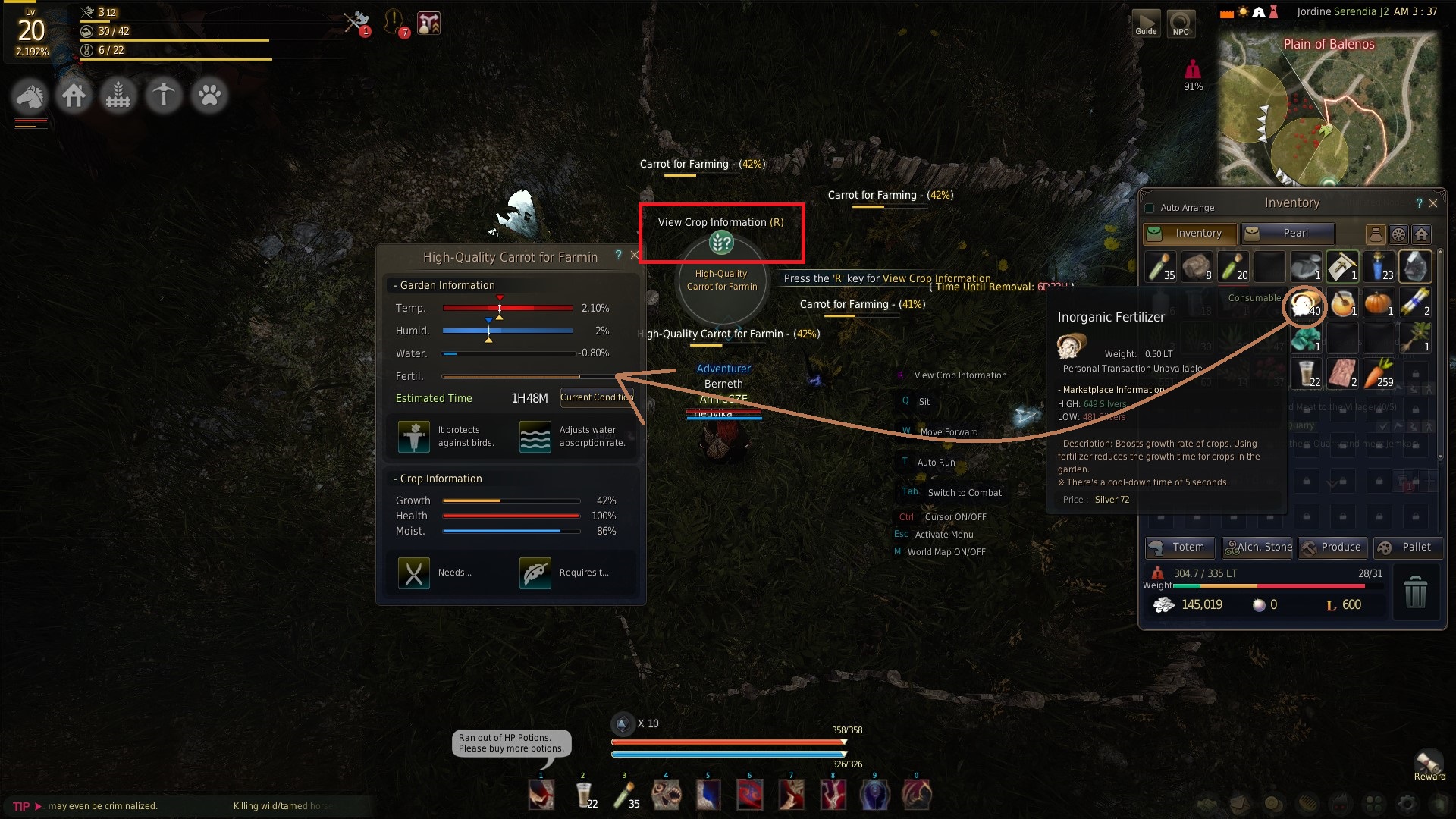This screenshot has width=1456, height=819.
Task: Close the Inventory window
Action: (x=1433, y=203)
